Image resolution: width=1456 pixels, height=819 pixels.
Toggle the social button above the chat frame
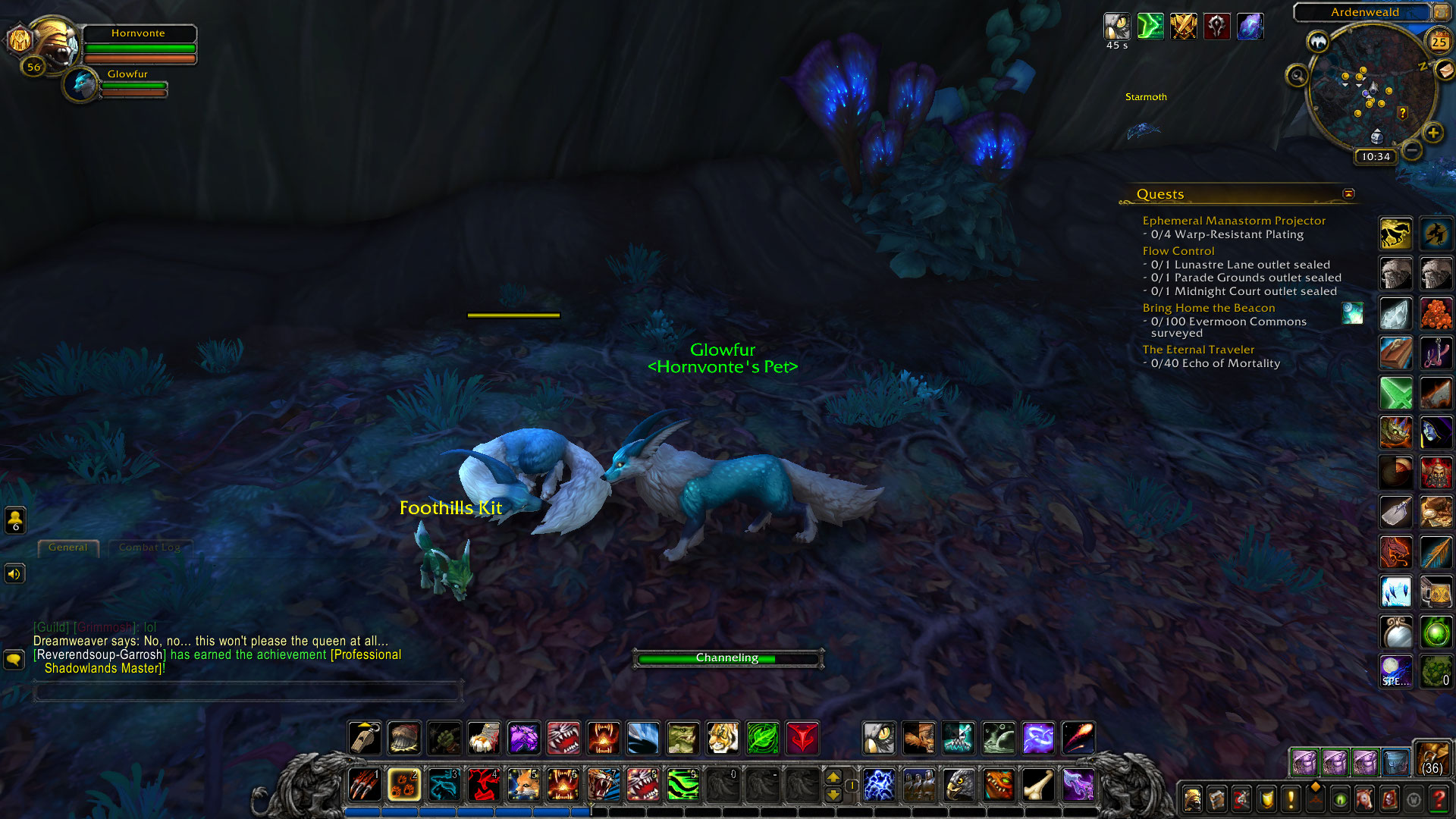[14, 521]
